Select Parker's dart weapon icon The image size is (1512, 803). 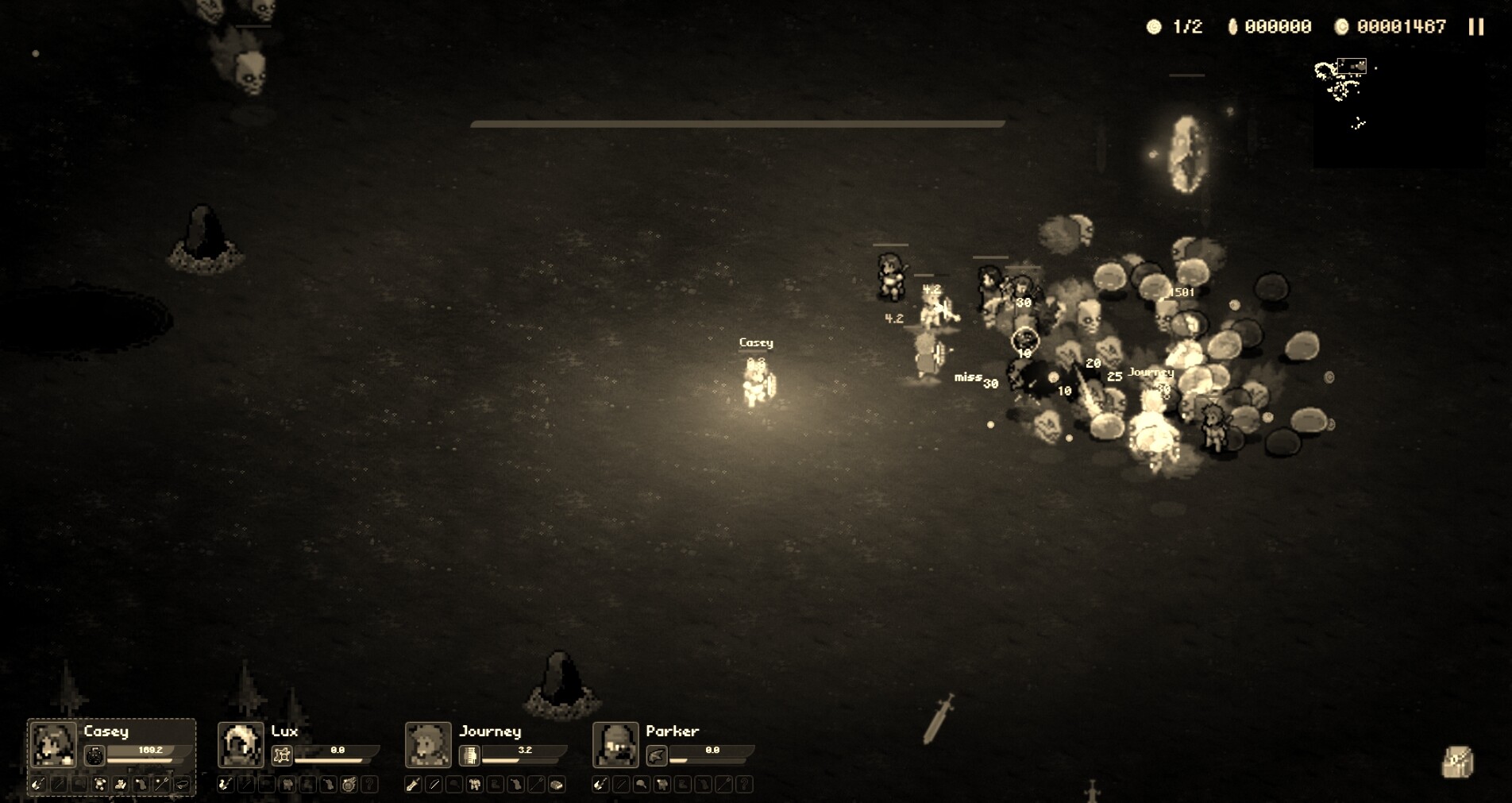click(657, 754)
